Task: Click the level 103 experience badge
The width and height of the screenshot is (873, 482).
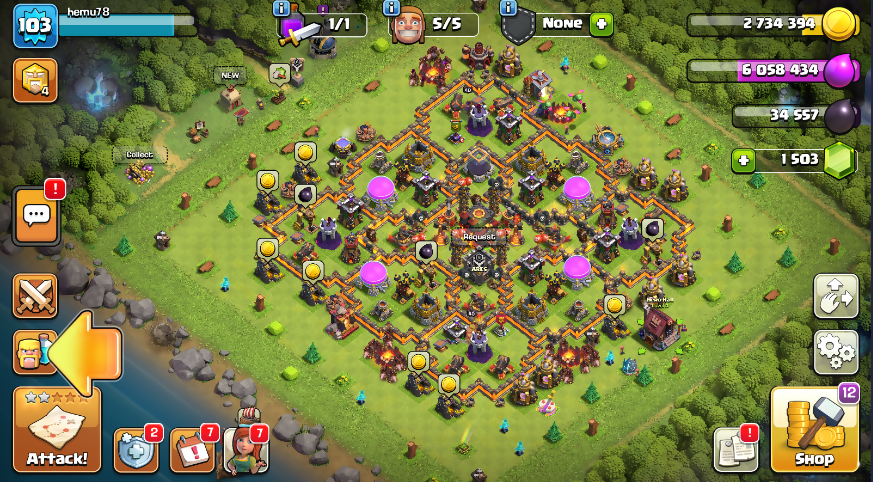Action: click(35, 25)
